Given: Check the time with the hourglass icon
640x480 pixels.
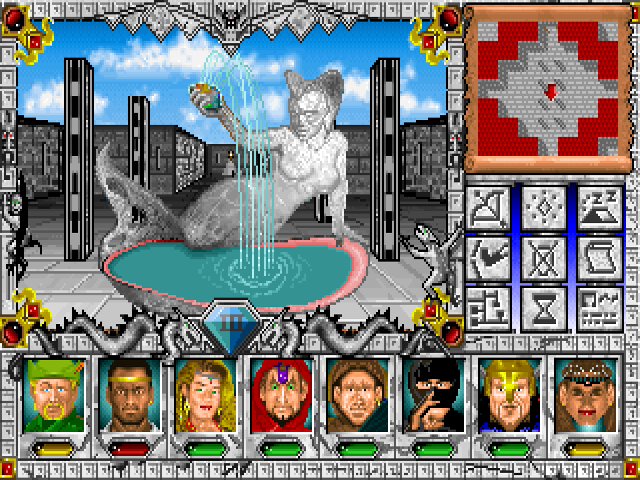Looking at the screenshot, I should (544, 306).
